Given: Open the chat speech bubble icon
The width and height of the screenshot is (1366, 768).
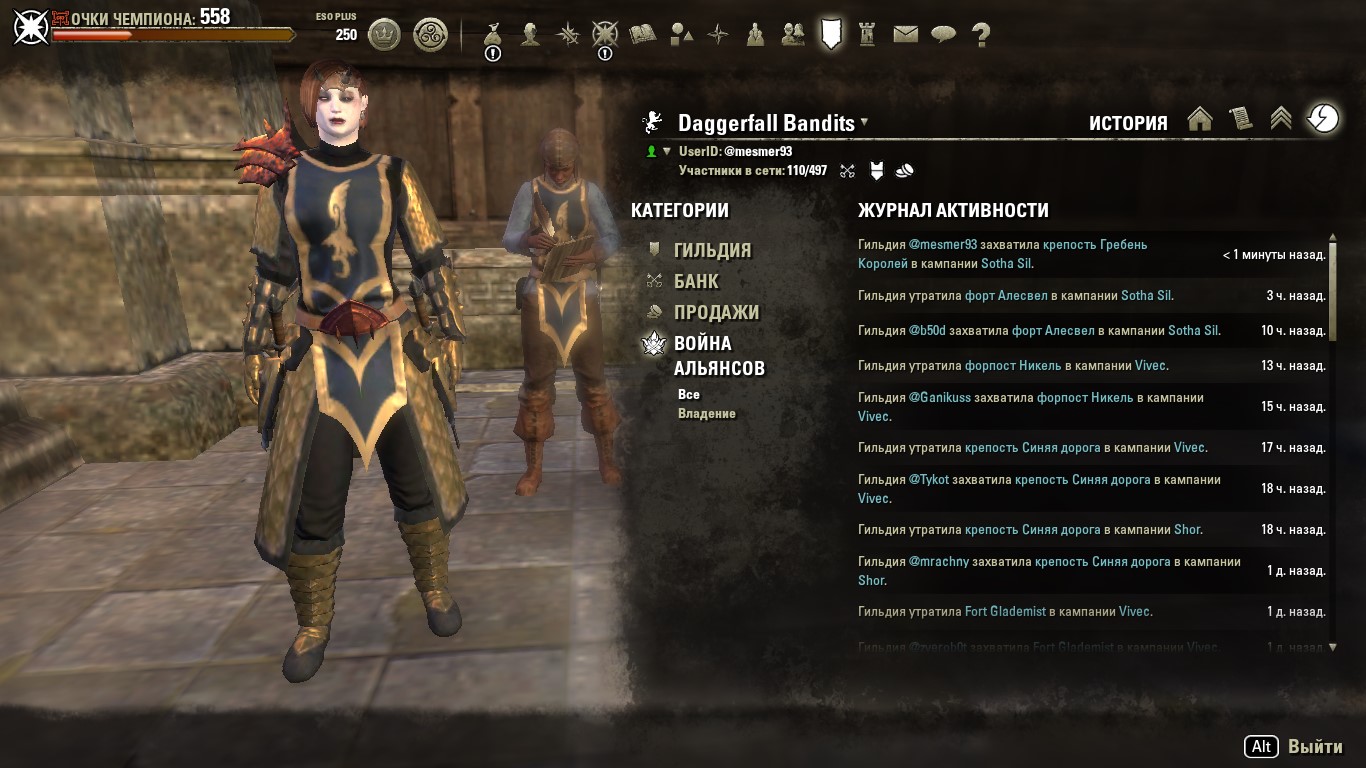Looking at the screenshot, I should pyautogui.click(x=943, y=34).
